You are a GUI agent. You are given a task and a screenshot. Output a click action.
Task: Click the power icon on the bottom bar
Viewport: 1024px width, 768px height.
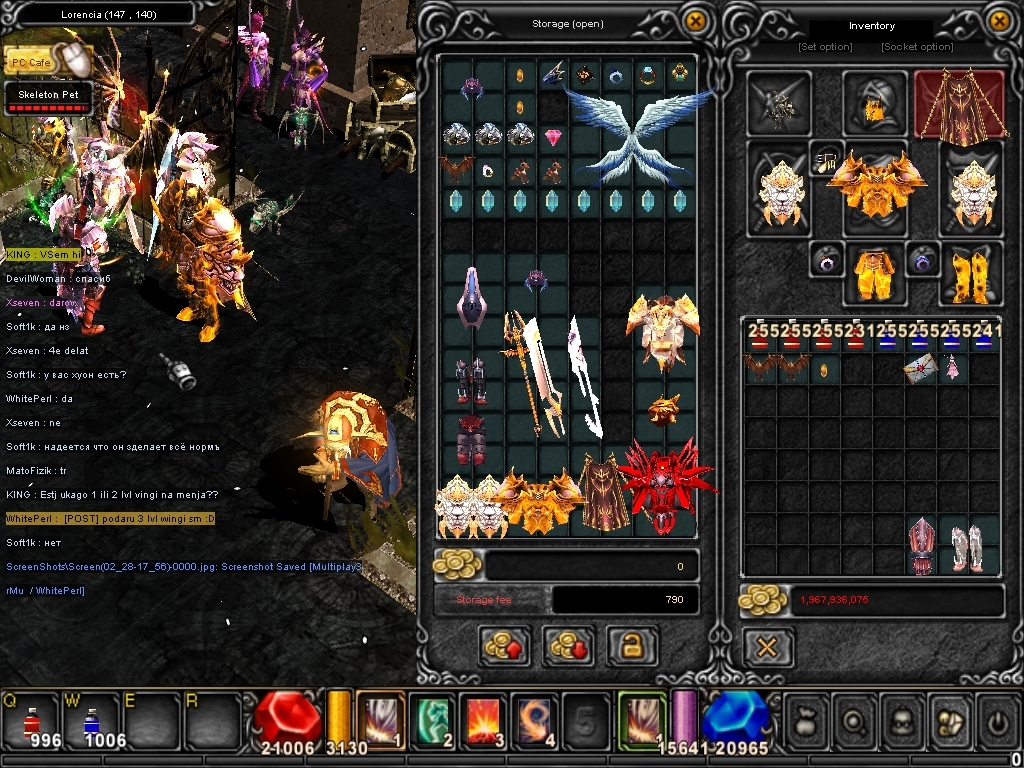pyautogui.click(x=998, y=719)
